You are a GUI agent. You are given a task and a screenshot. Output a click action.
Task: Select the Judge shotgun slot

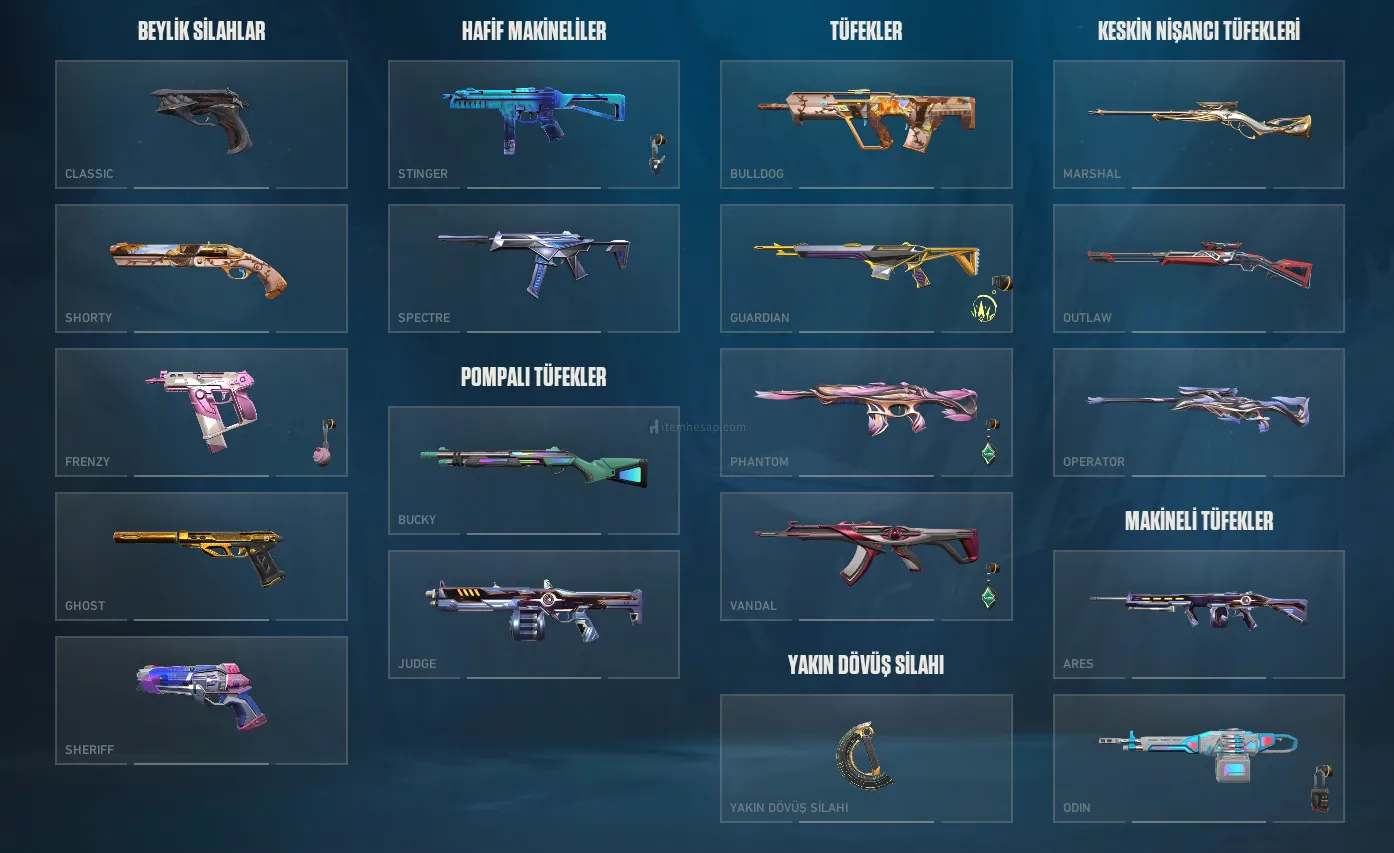533,614
